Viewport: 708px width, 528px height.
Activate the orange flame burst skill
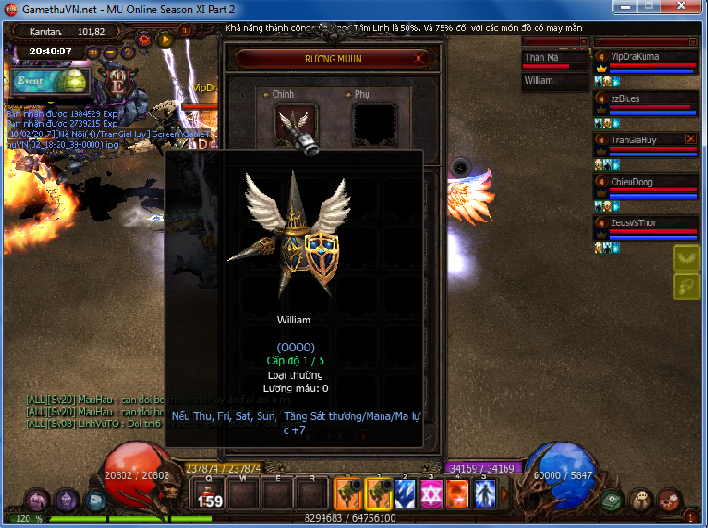[x=458, y=492]
